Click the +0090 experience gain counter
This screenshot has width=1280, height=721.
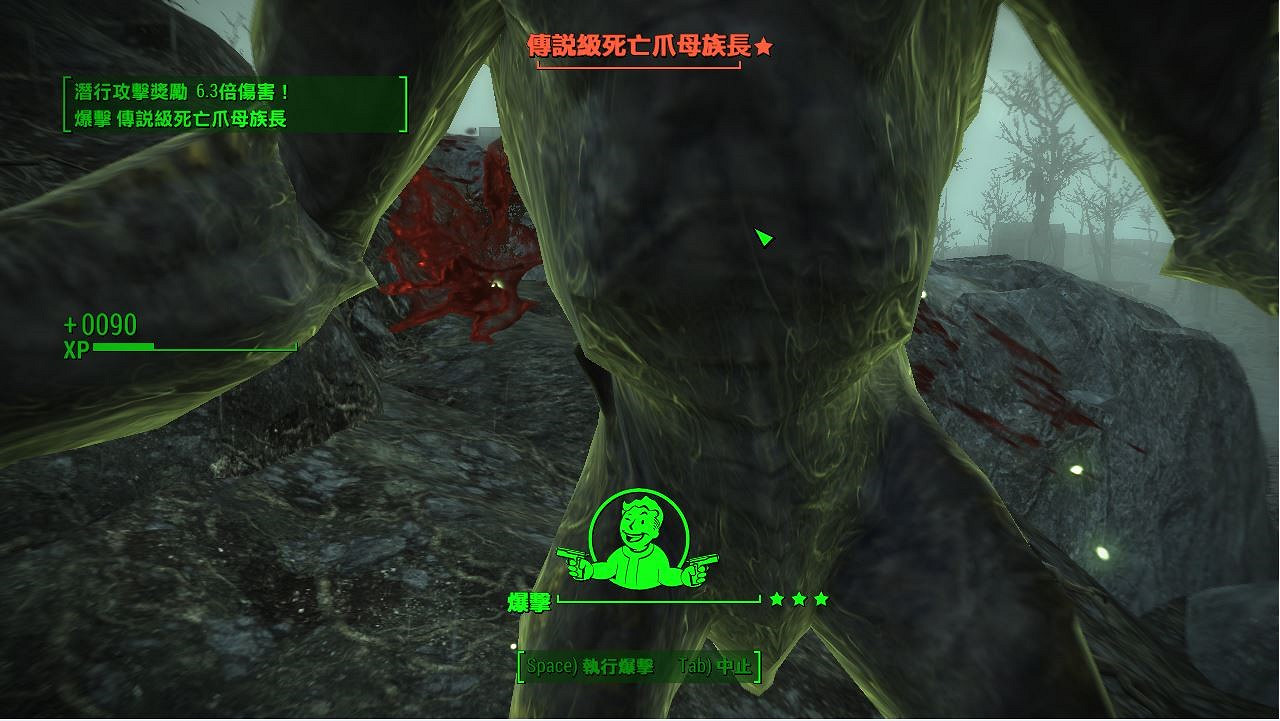pyautogui.click(x=99, y=324)
